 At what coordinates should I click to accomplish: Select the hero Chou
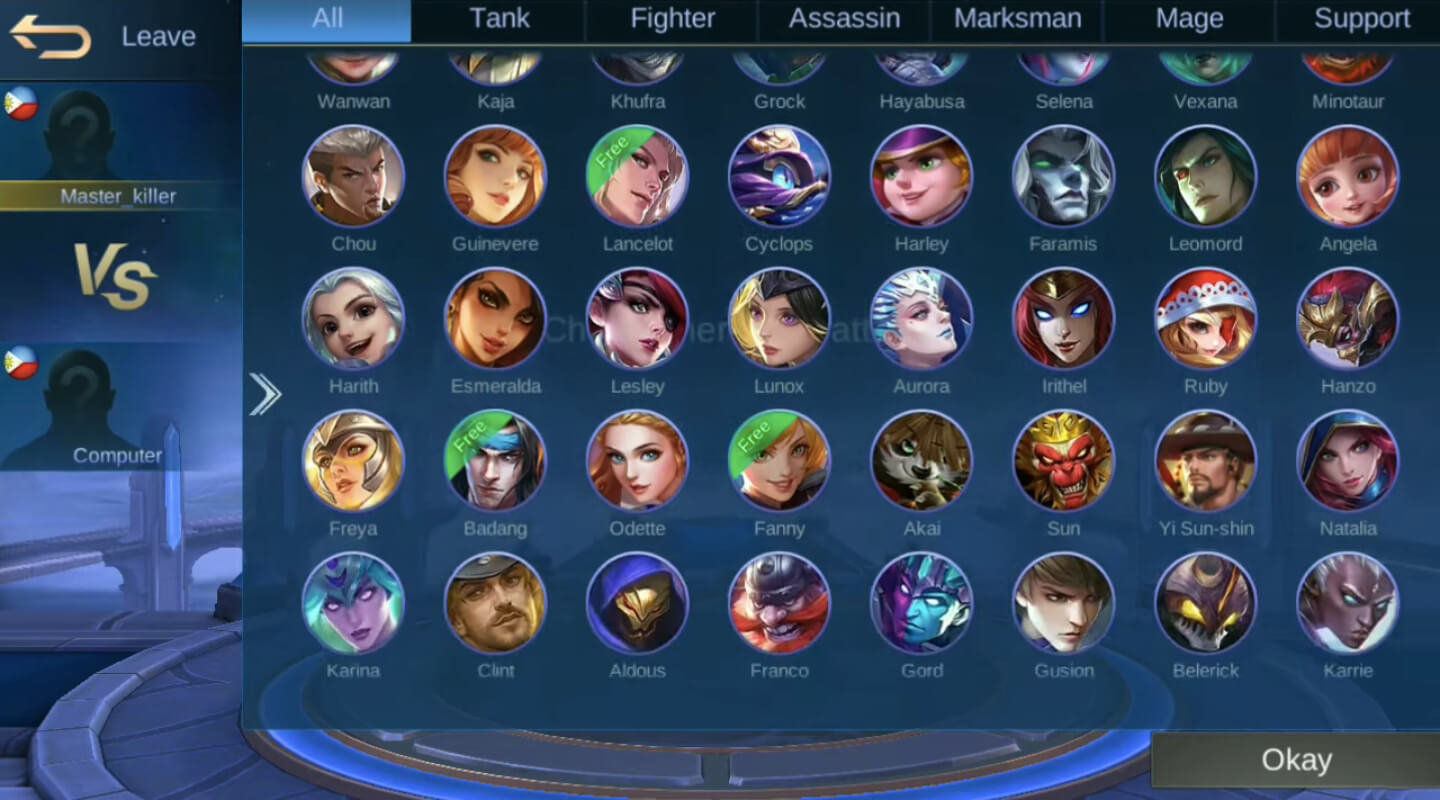[353, 175]
